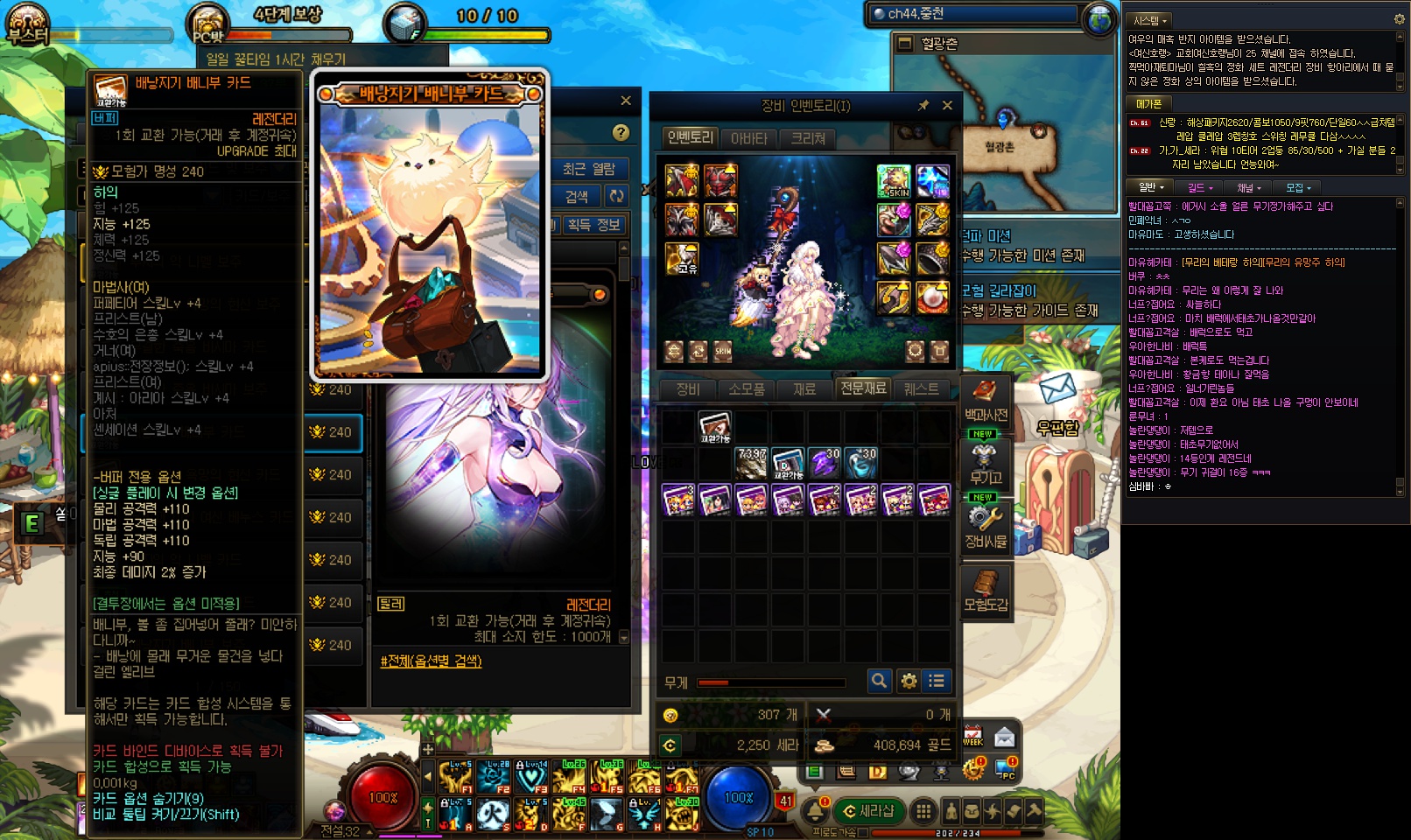Open the 백과사전 encyclopedia button

(986, 401)
